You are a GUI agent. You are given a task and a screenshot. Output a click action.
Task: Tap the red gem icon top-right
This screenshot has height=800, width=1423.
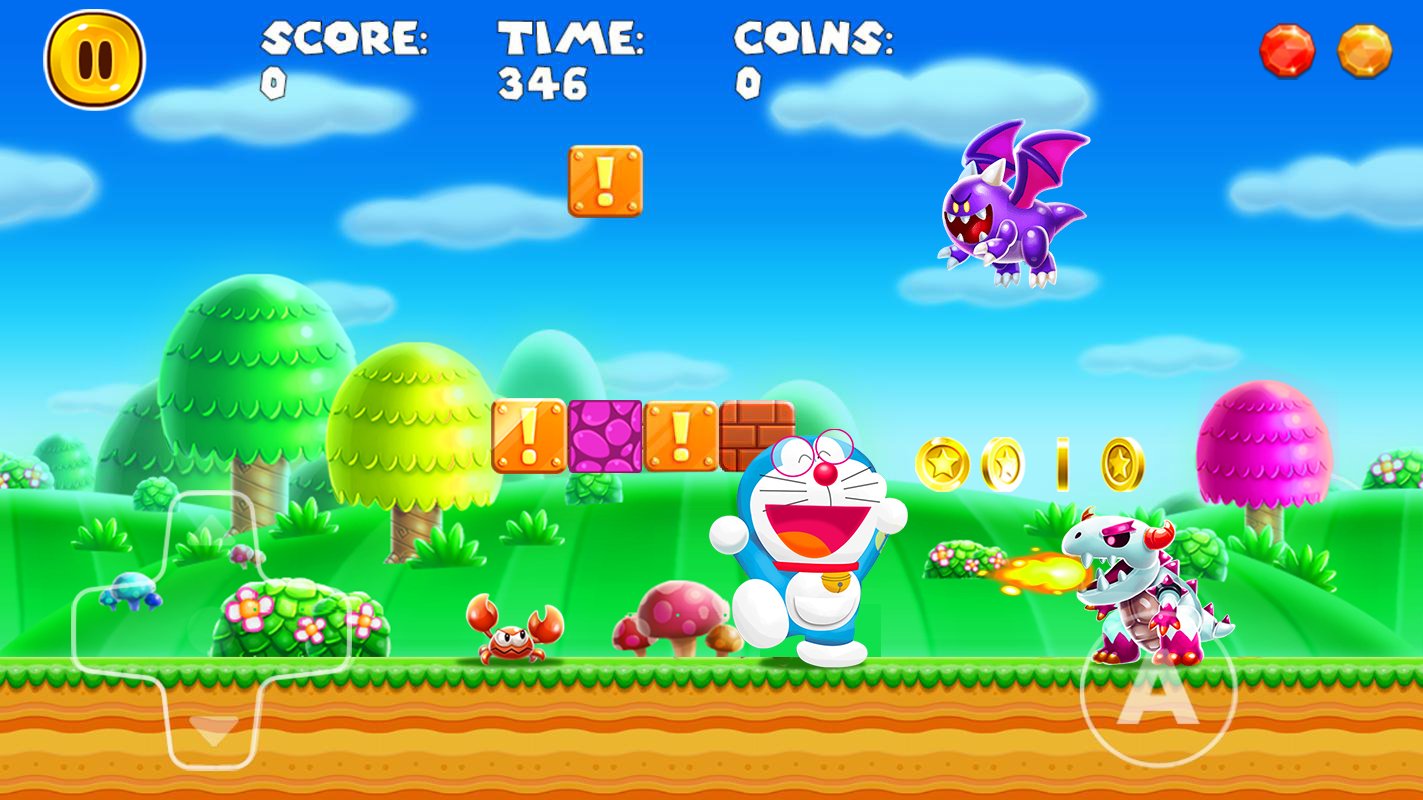pos(1286,50)
